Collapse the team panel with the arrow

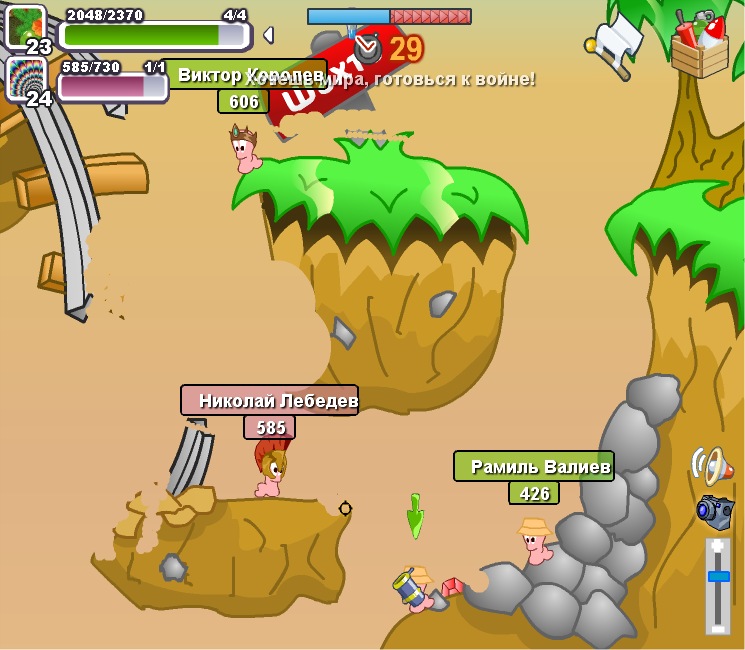coord(267,35)
